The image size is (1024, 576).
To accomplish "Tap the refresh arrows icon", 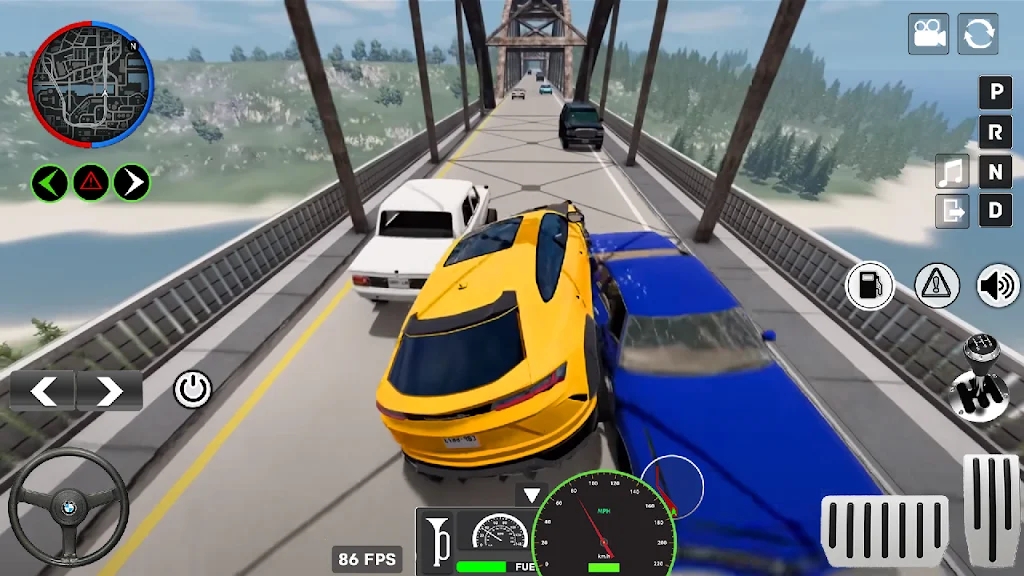I will pos(978,34).
